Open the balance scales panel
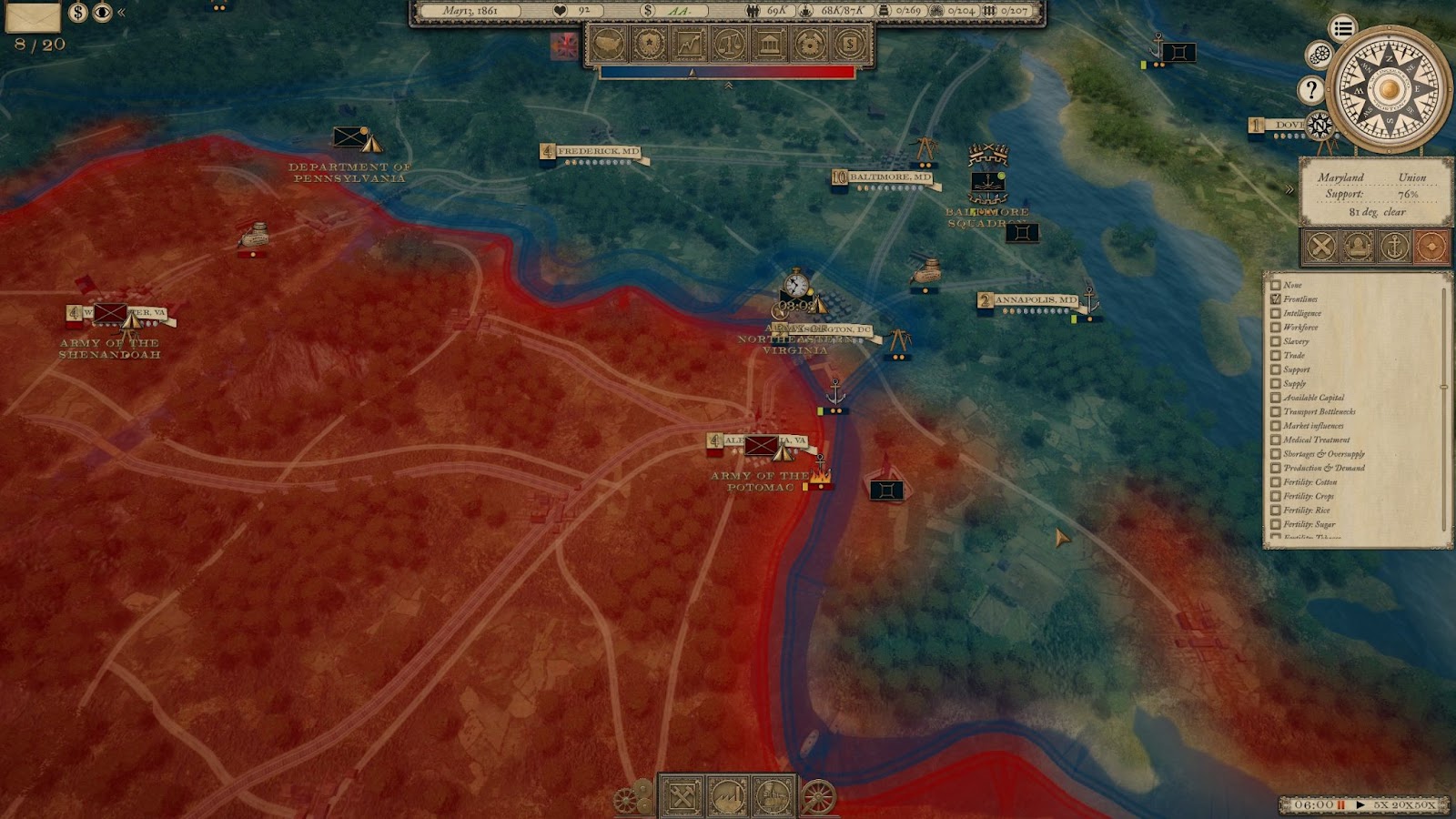Screen dimensions: 1456x819 click(729, 44)
